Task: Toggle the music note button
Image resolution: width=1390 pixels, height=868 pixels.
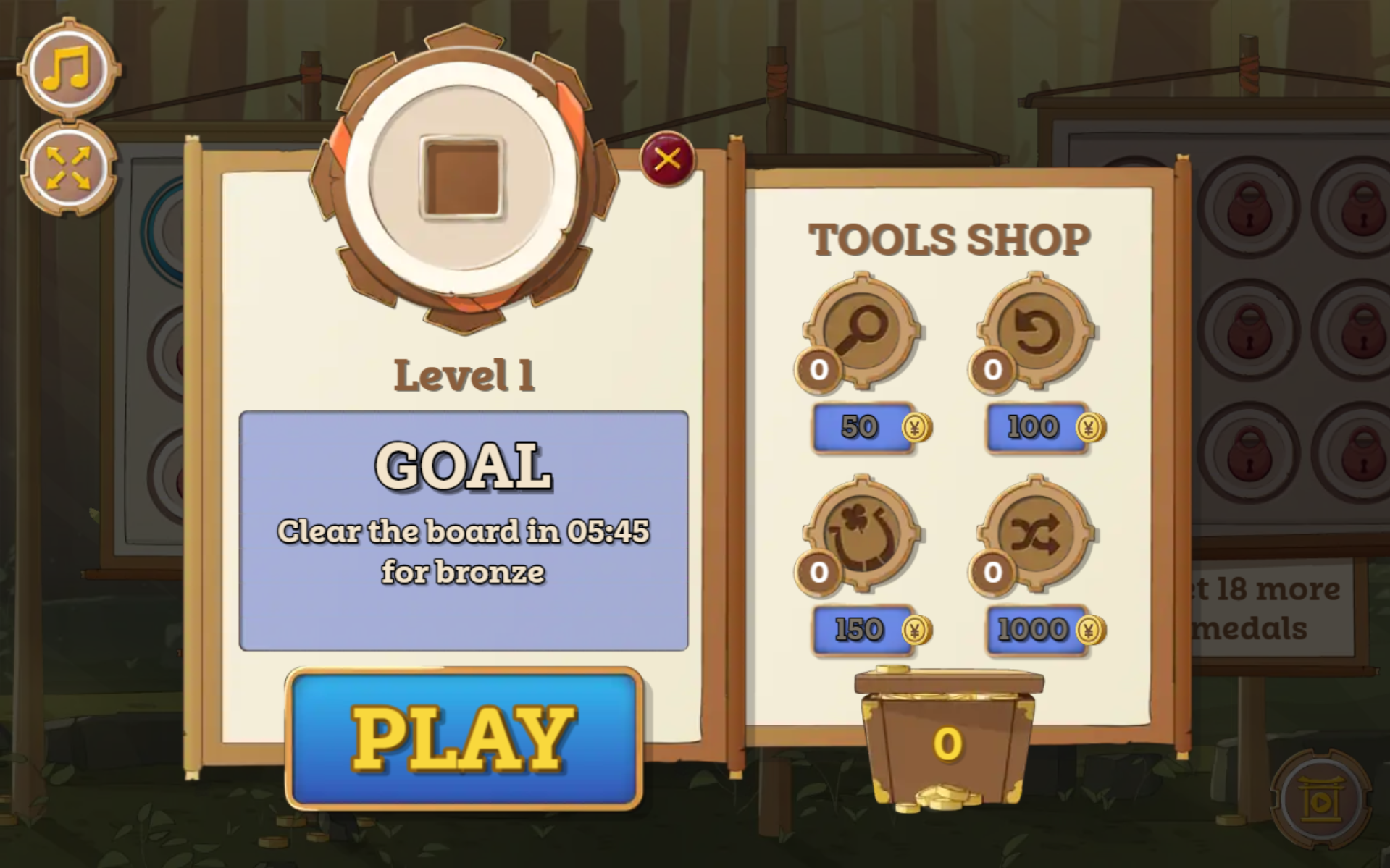Action: [68, 69]
